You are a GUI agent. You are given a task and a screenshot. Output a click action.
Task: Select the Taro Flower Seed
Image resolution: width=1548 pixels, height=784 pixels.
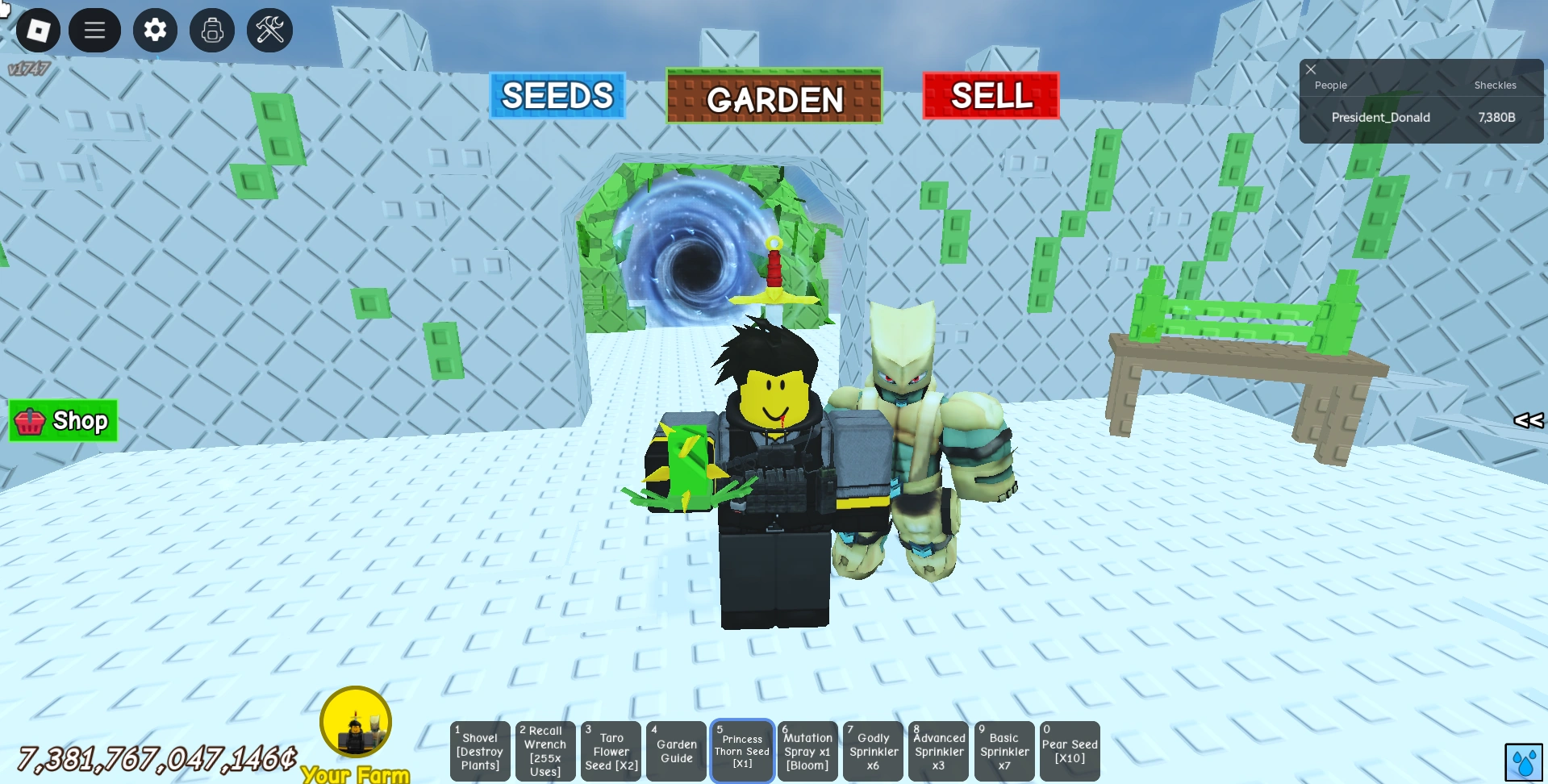pos(611,751)
